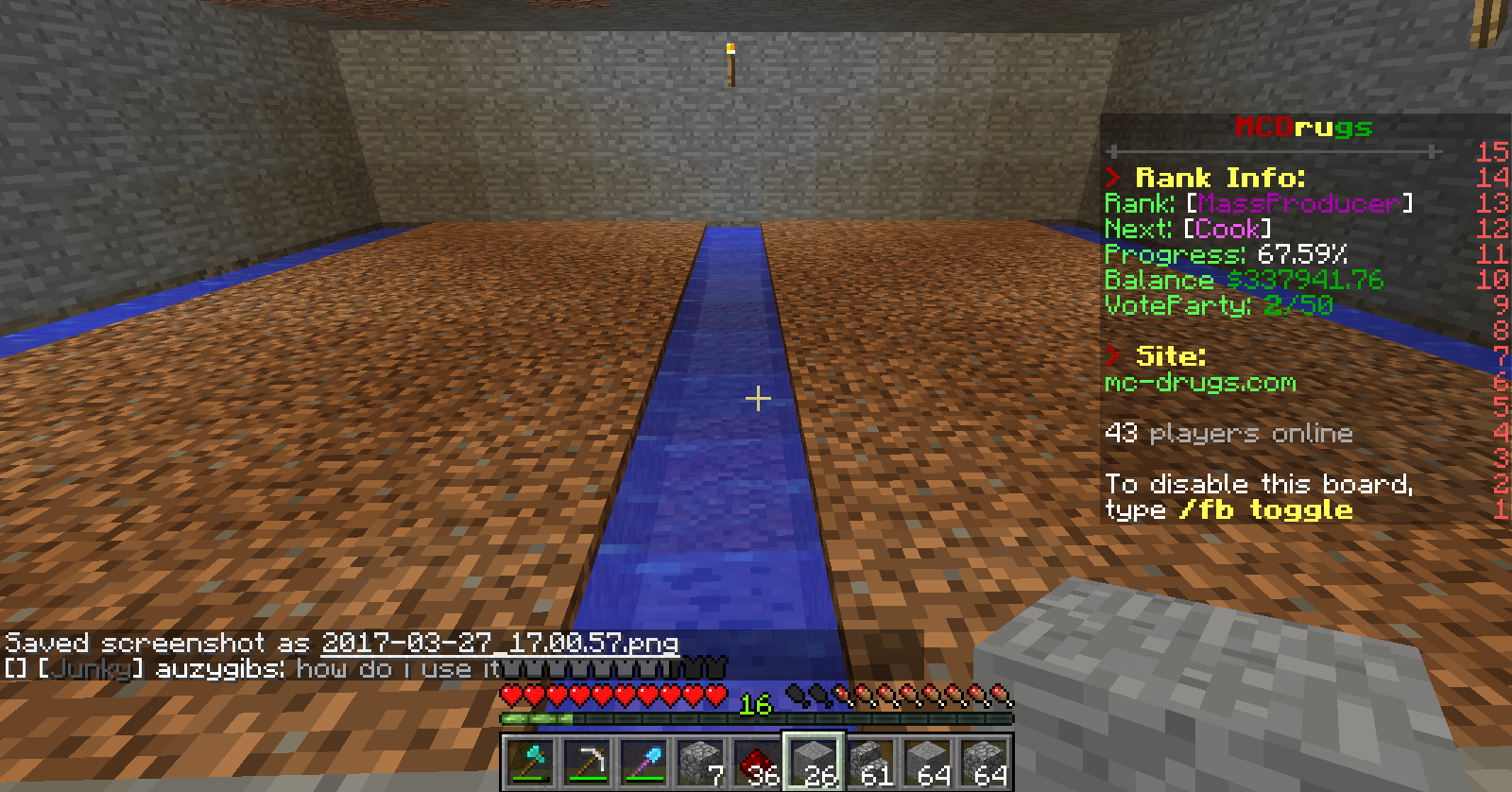
Task: Select the iron pickaxe hotbar slot
Action: point(587,762)
